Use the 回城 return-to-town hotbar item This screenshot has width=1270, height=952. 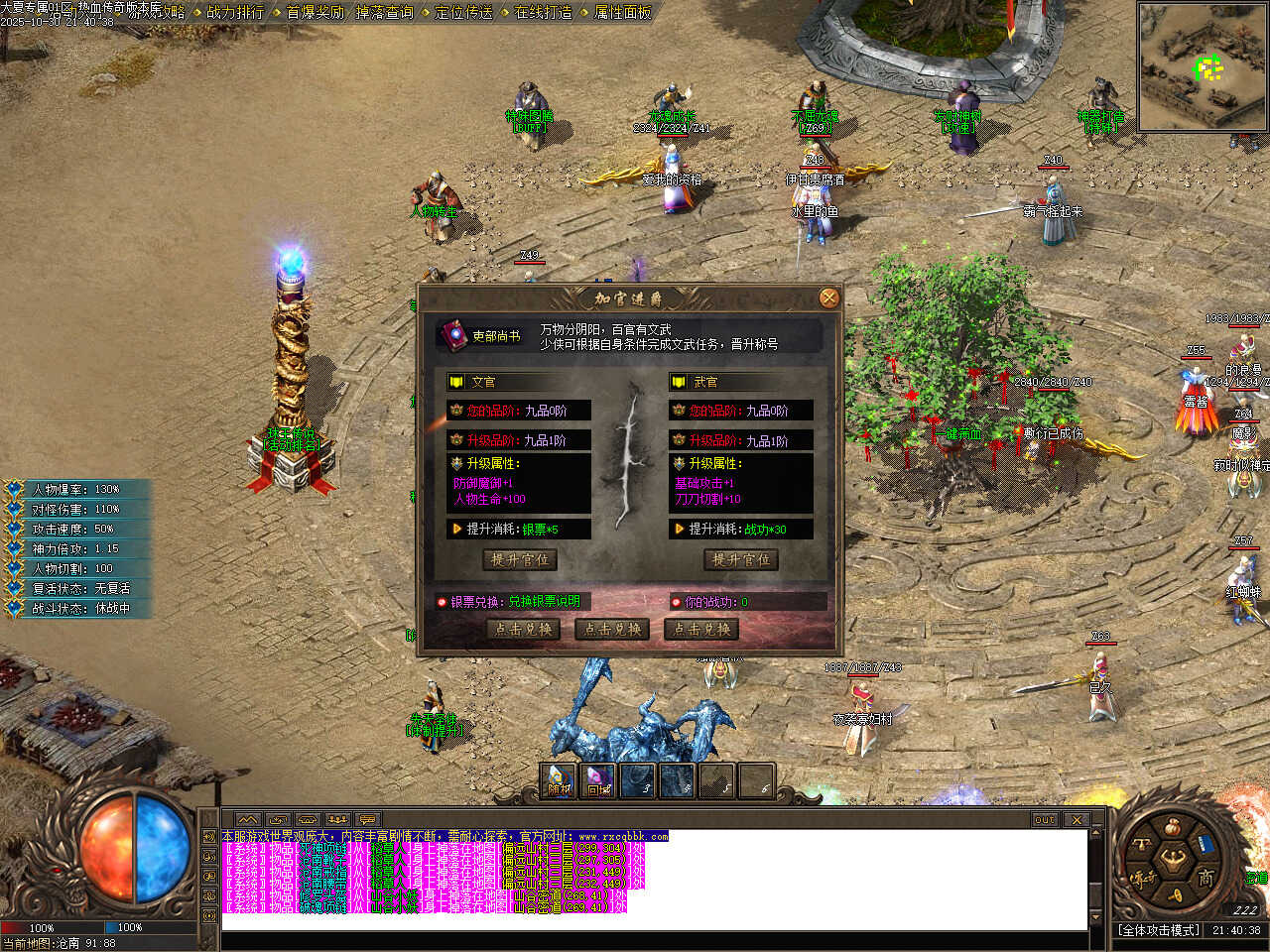598,781
